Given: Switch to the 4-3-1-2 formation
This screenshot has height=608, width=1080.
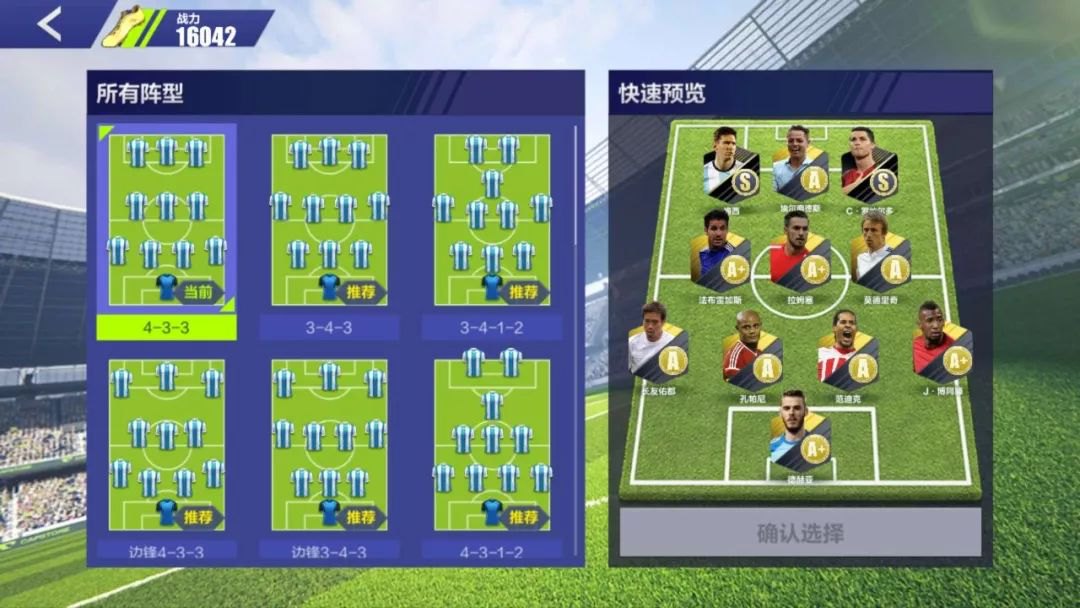Looking at the screenshot, I should [x=491, y=444].
